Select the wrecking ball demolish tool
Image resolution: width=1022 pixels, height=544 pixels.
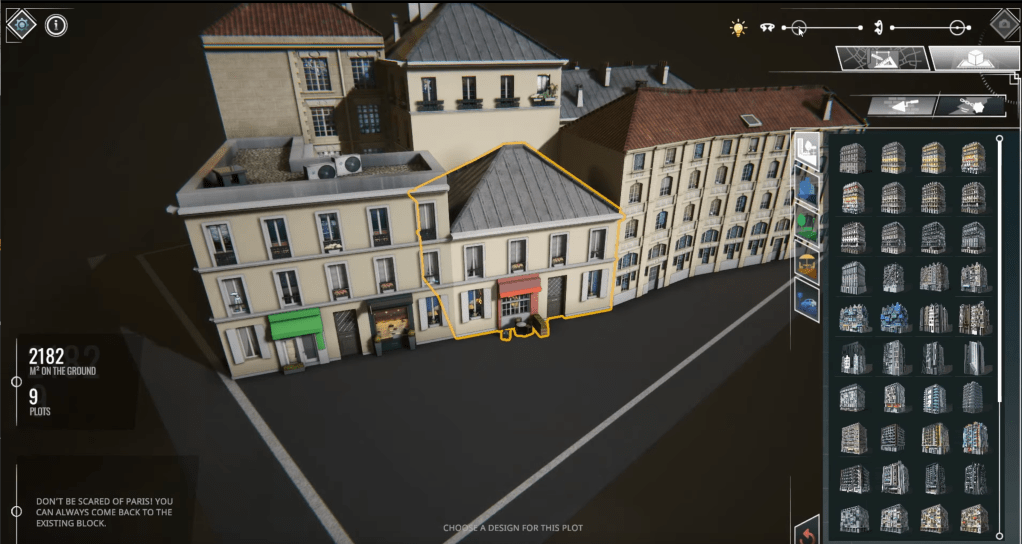pos(968,104)
